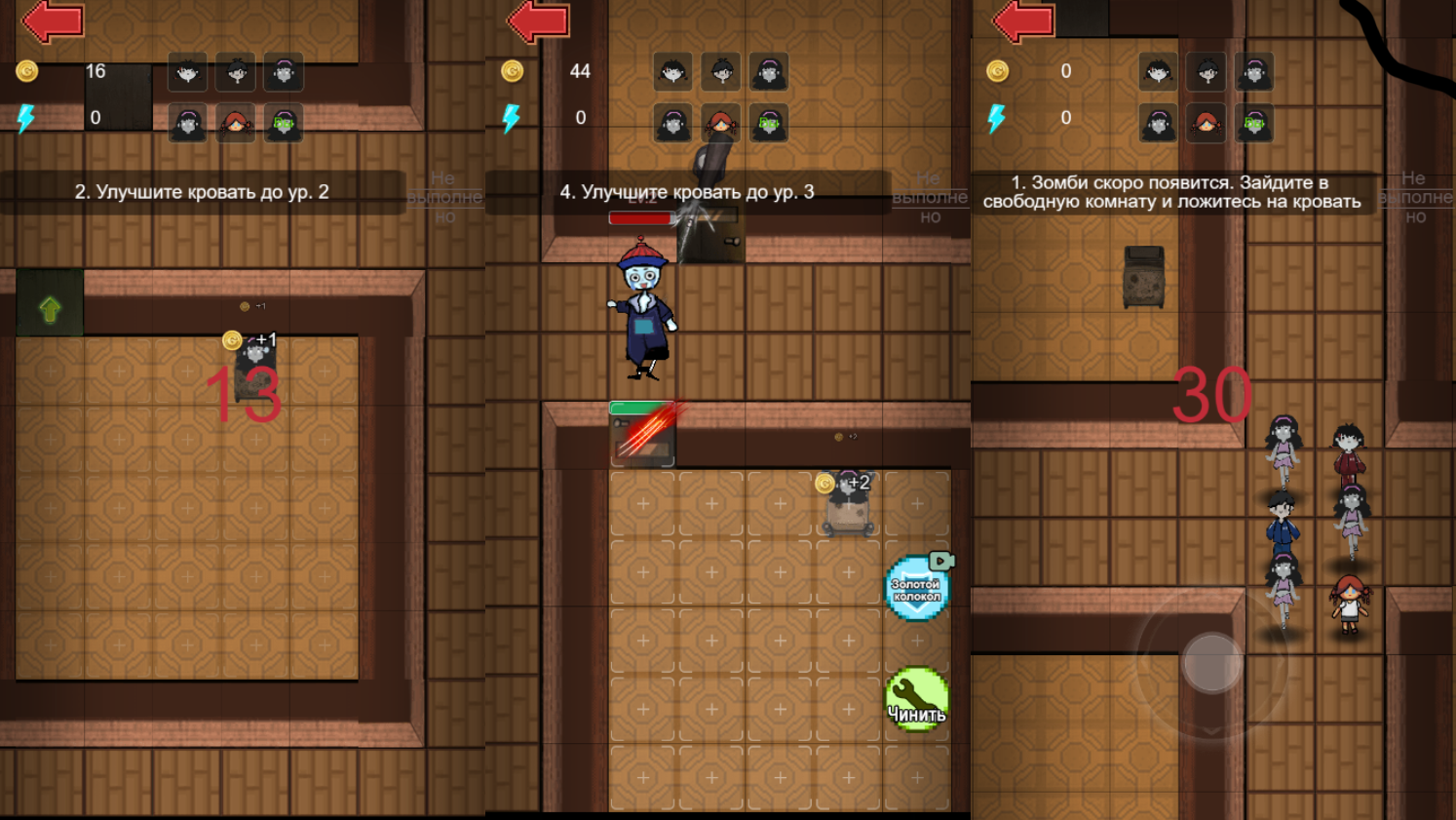
Task: Click the banner Зомби скоро появится instruction
Action: click(x=1169, y=194)
